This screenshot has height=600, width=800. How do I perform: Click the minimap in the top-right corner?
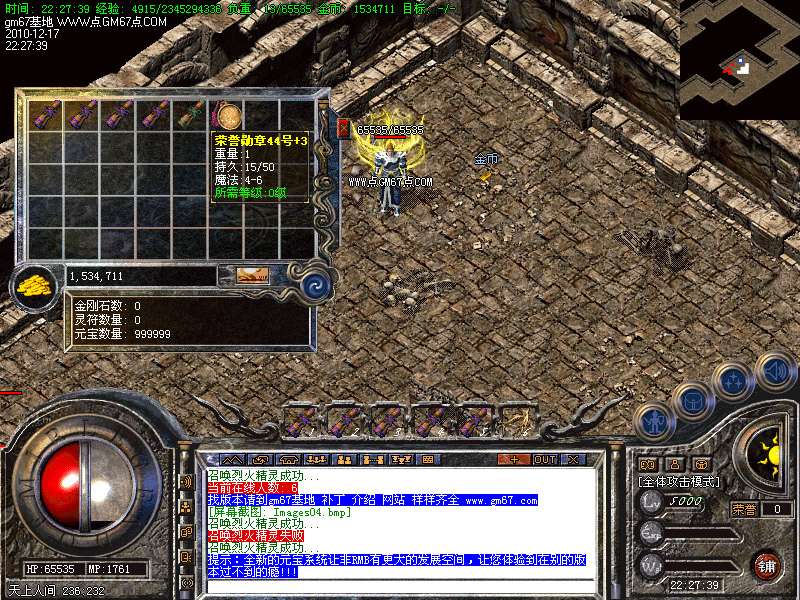pyautogui.click(x=739, y=60)
